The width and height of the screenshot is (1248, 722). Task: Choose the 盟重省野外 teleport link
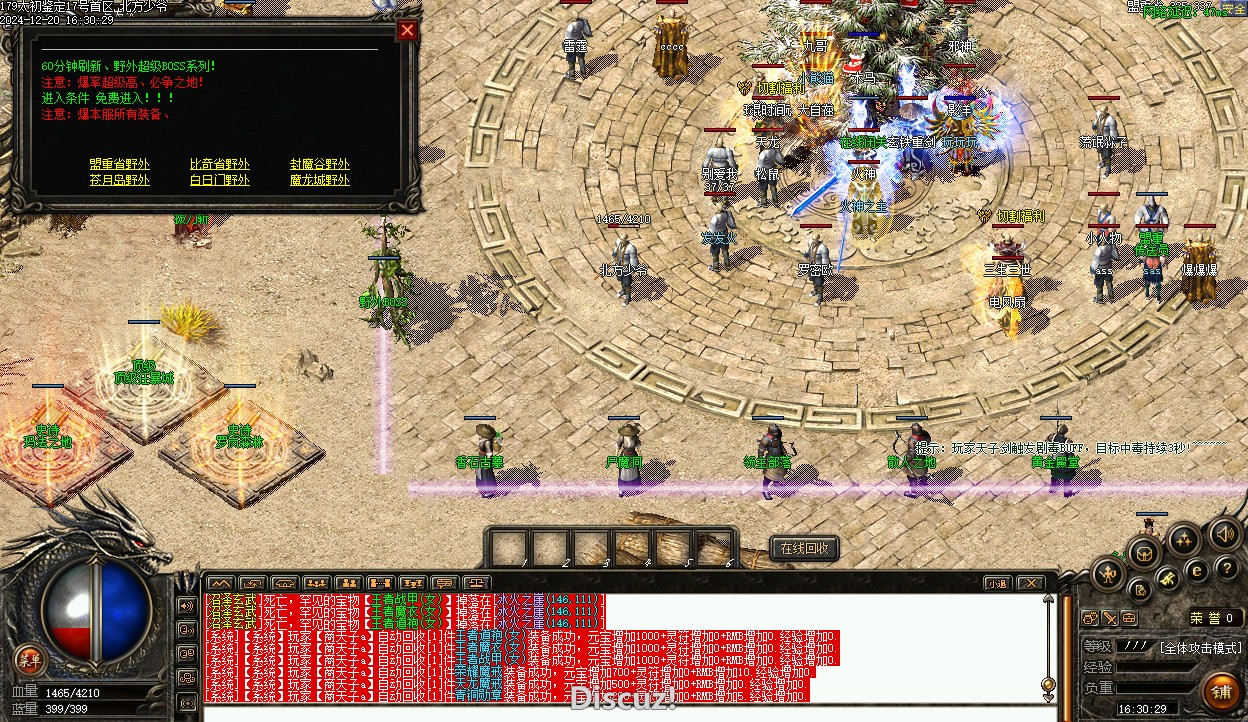point(119,164)
